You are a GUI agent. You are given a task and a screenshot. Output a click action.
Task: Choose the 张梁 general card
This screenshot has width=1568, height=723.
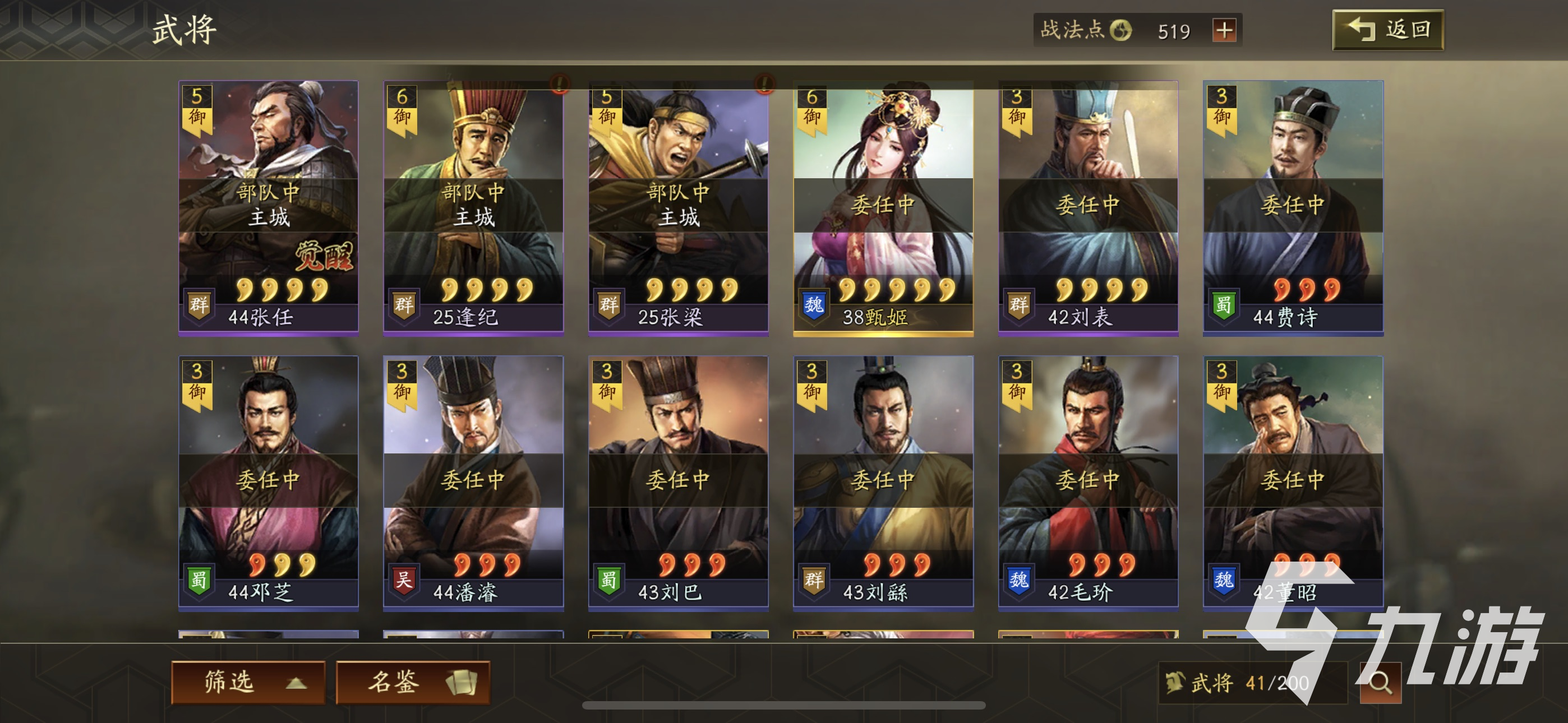coord(678,207)
